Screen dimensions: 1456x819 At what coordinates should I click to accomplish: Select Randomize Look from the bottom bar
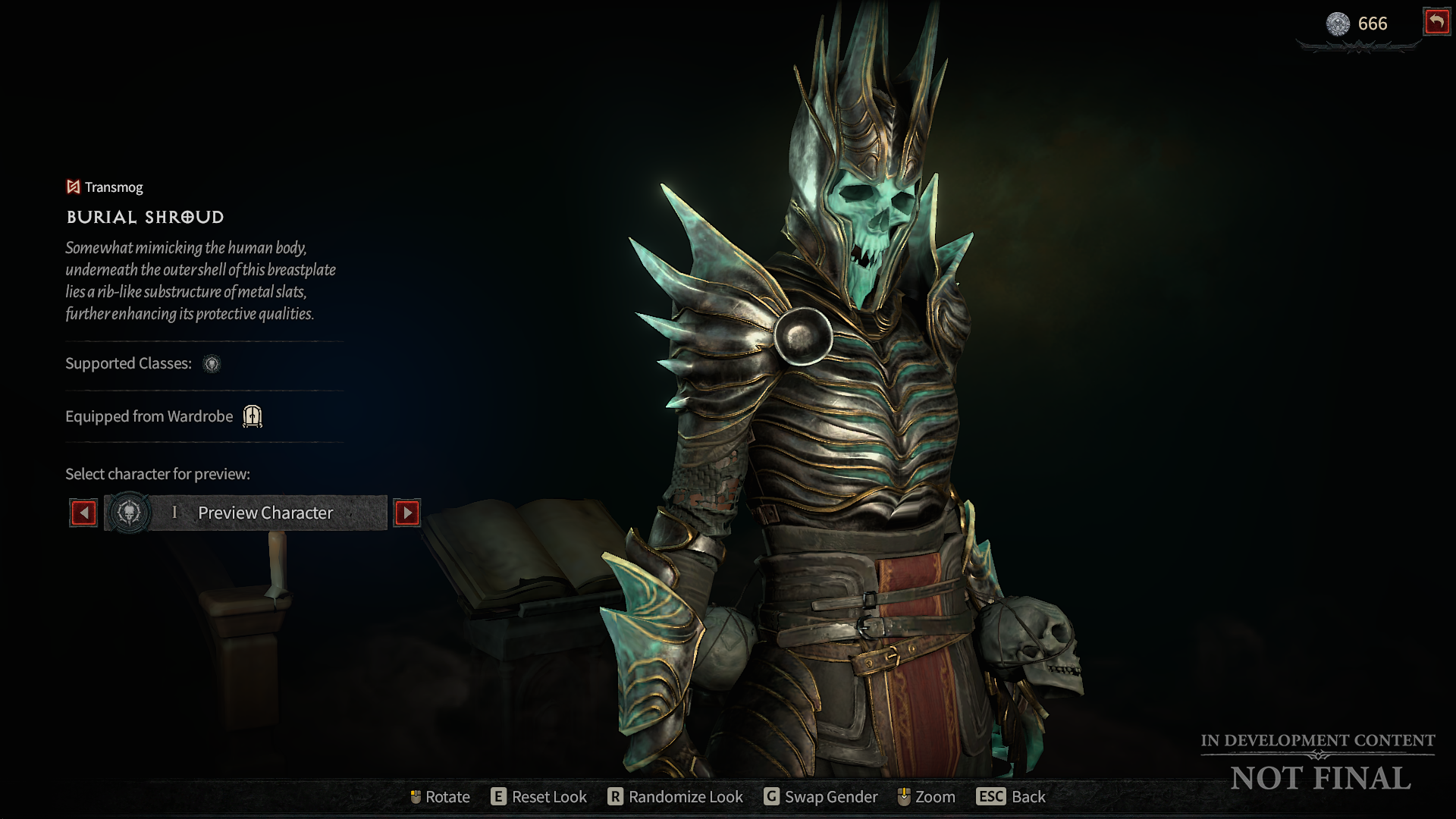[686, 797]
